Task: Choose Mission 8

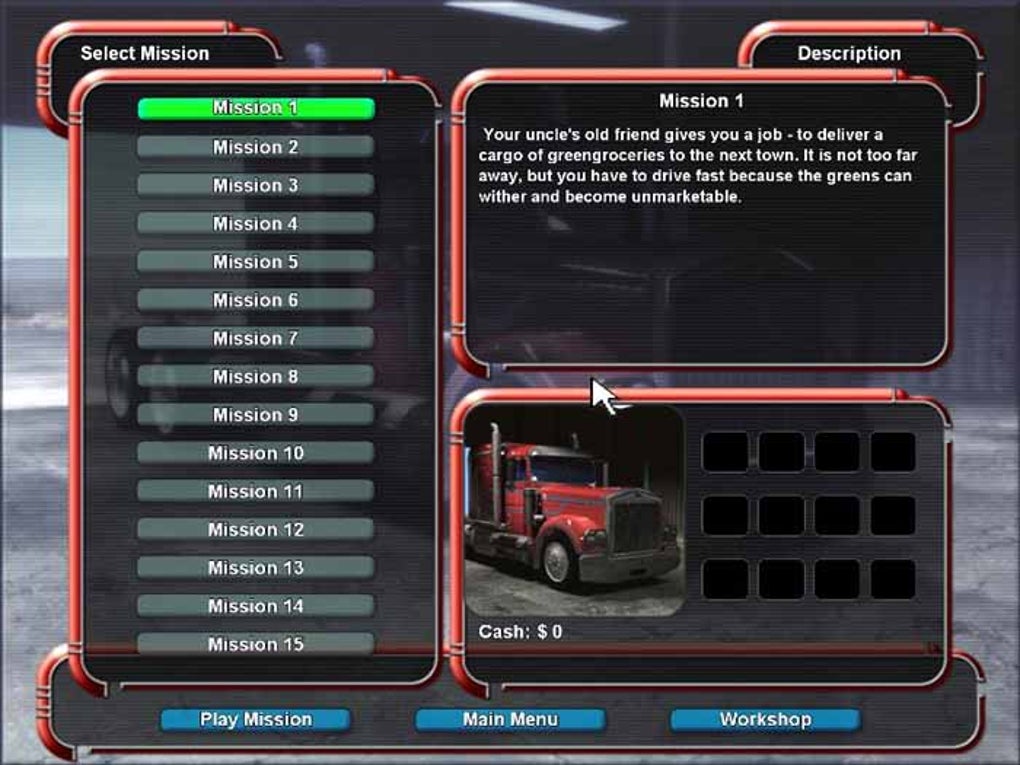Action: click(x=255, y=376)
